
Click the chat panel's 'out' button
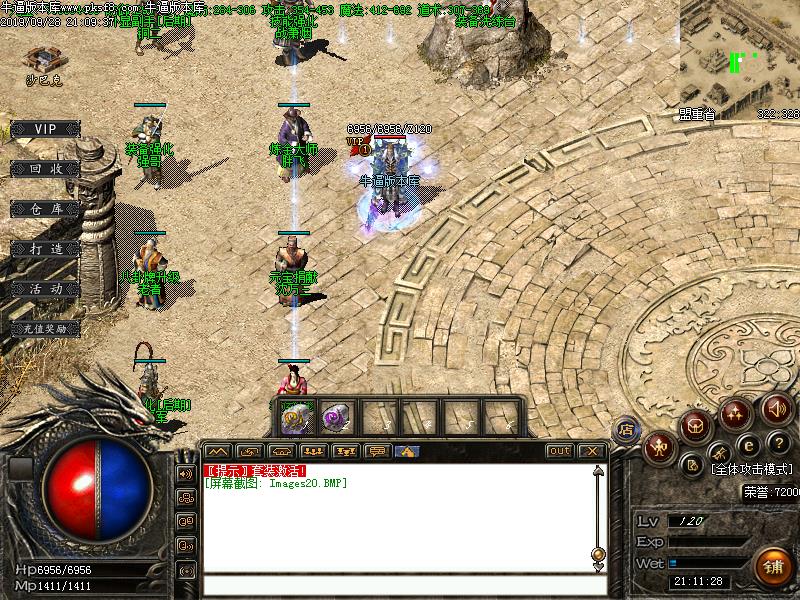(x=560, y=451)
